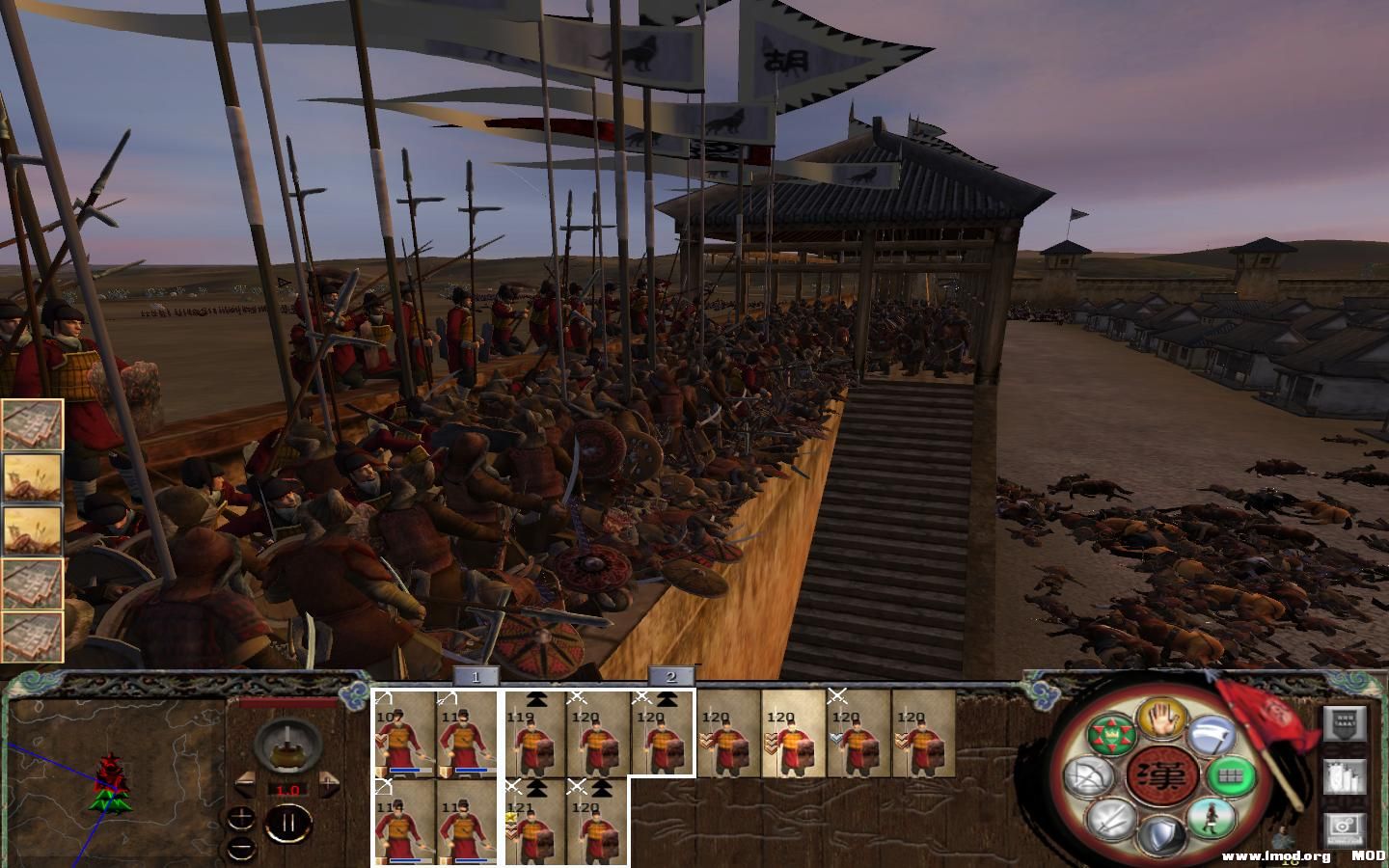Expand unit group tab labeled 2
1389x868 pixels.
click(x=672, y=676)
